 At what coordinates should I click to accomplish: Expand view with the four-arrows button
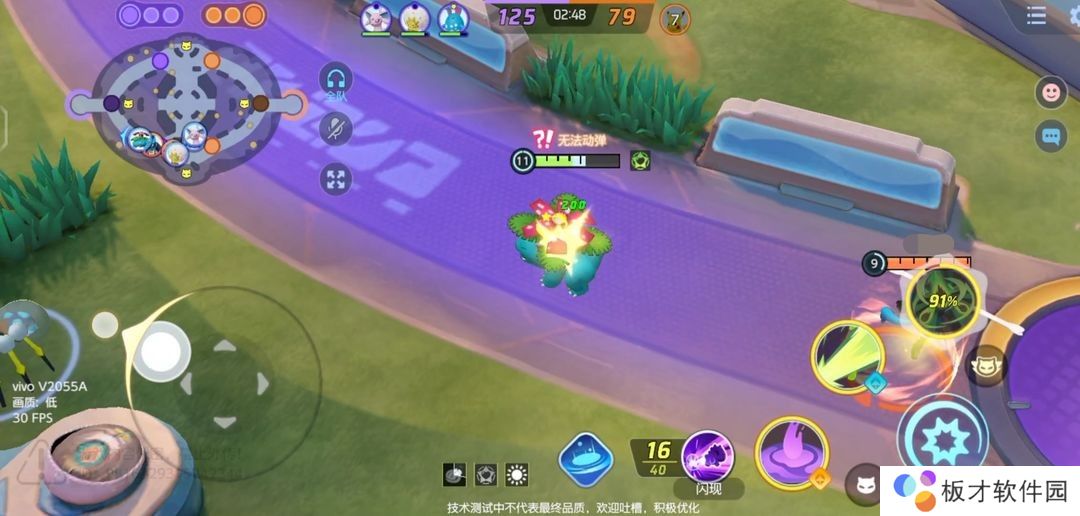[x=336, y=180]
